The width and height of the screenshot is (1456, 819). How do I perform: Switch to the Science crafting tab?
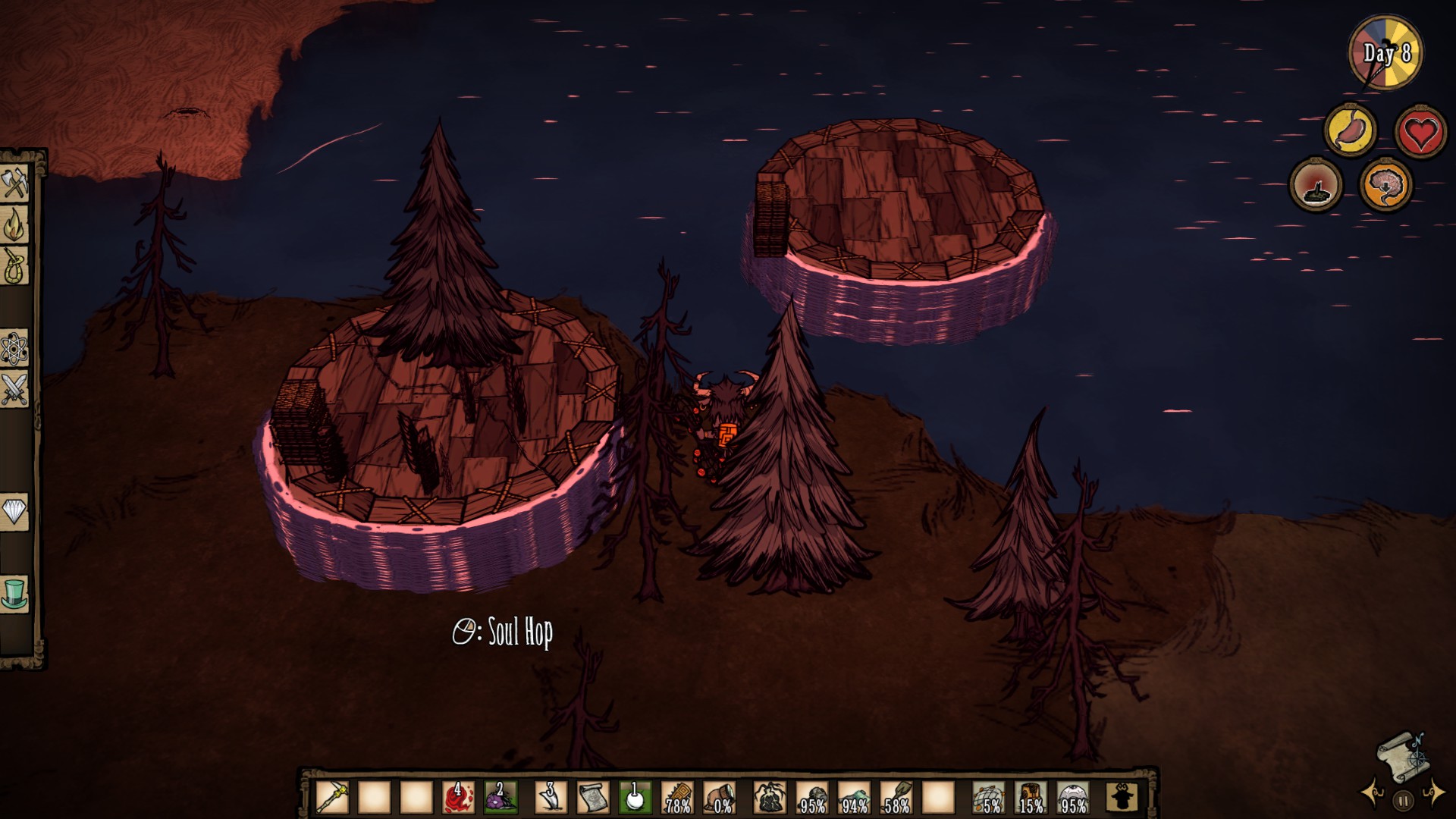[15, 348]
